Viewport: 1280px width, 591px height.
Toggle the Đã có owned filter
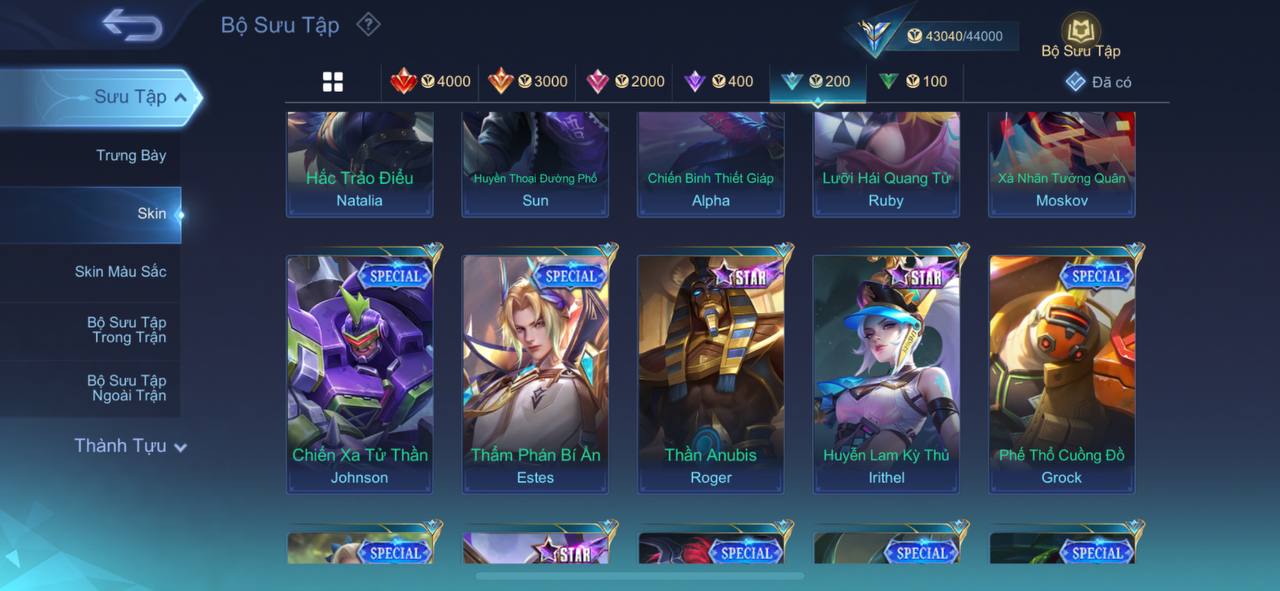click(x=1098, y=82)
